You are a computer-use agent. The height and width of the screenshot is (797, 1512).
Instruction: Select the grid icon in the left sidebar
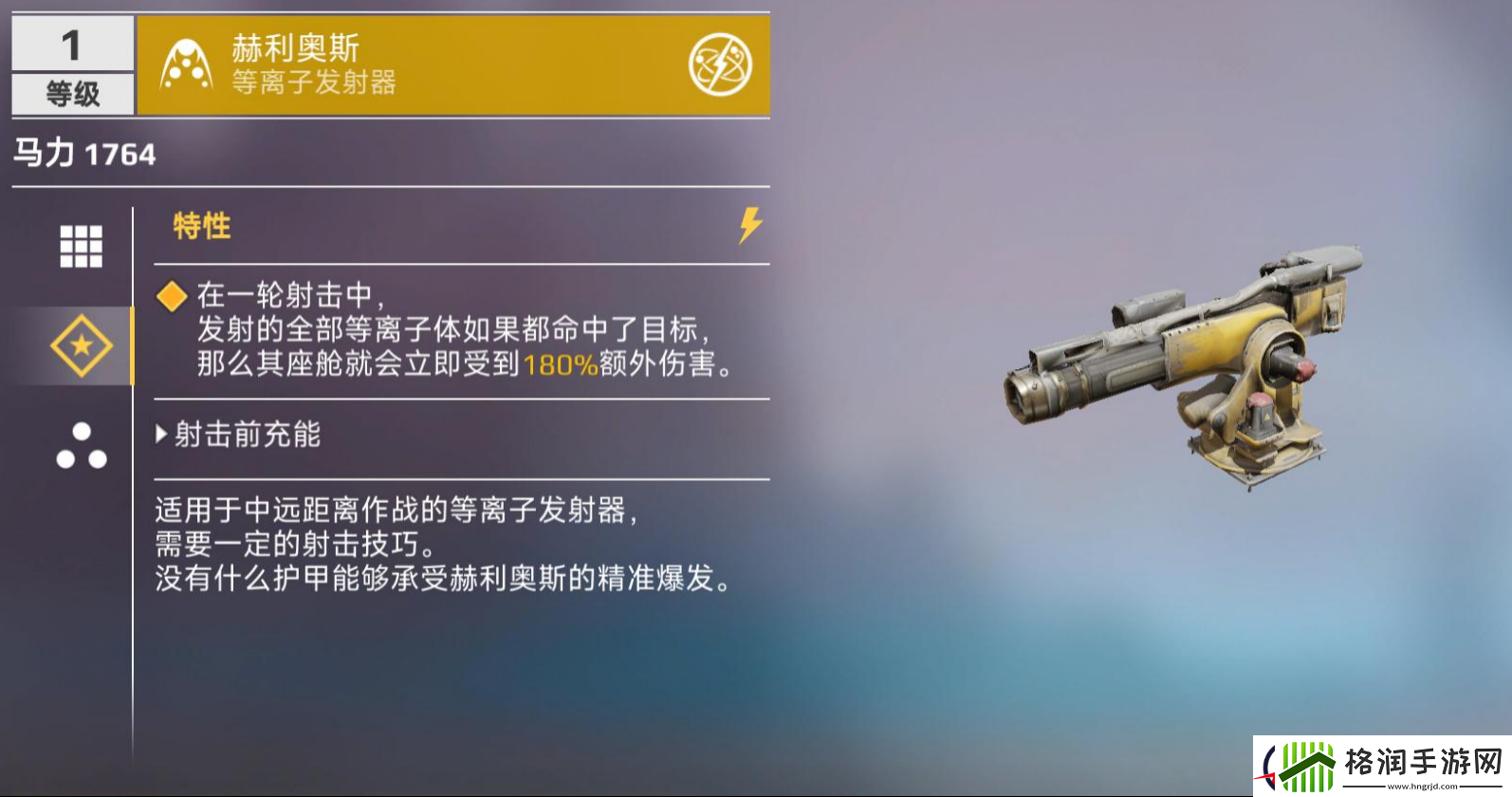coord(83,246)
